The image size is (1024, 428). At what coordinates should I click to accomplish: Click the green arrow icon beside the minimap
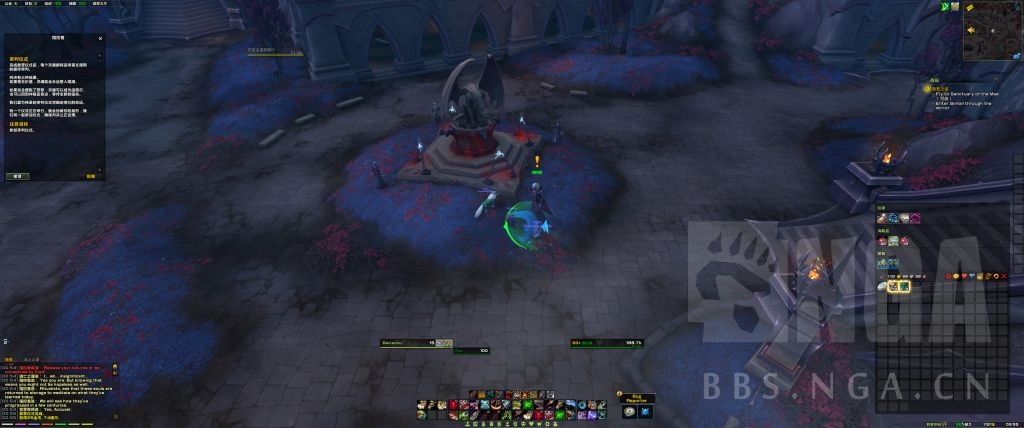point(944,7)
